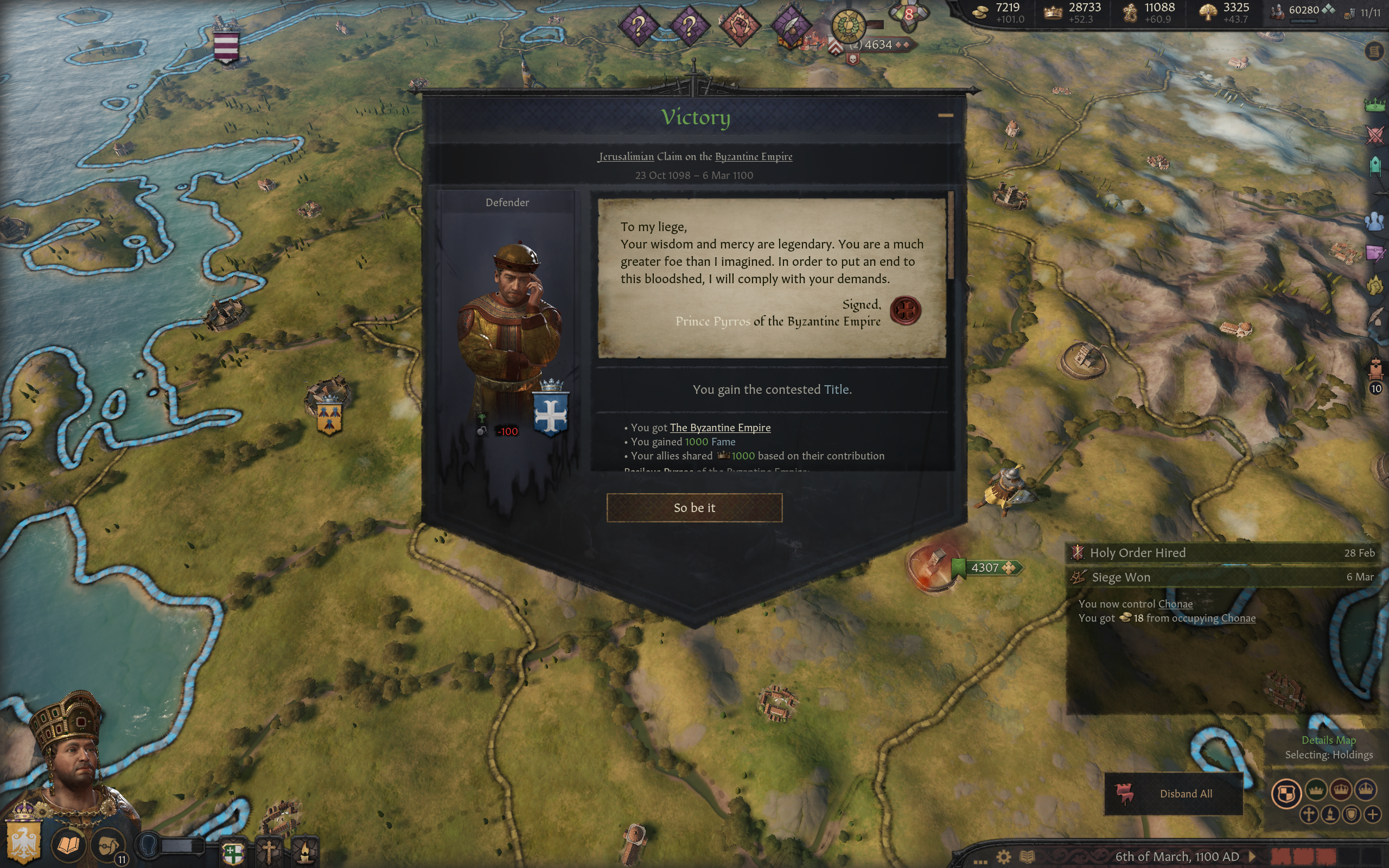This screenshot has height=868, width=1389.
Task: Open the settings gear in the bottom bar
Action: 1003,857
